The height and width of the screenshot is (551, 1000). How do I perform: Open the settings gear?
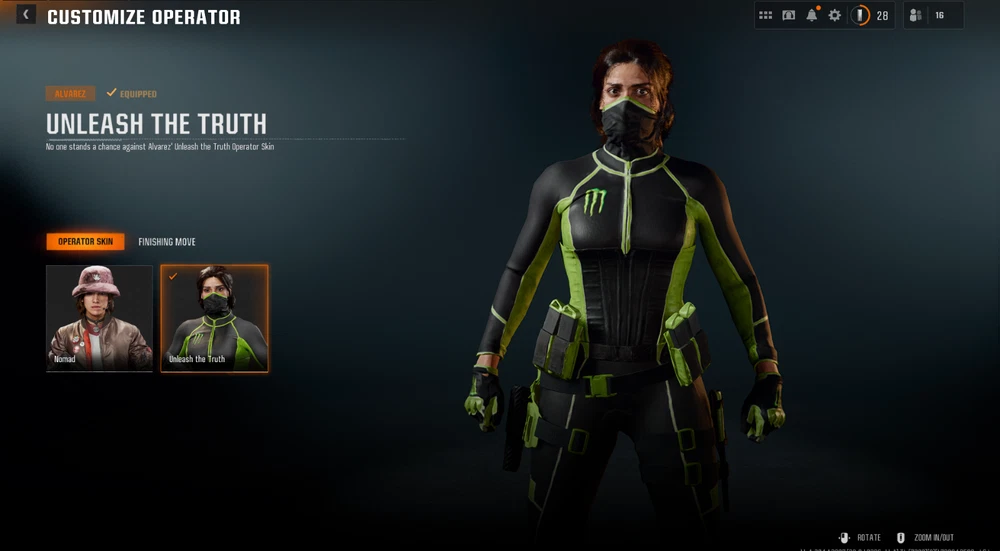[x=834, y=16]
